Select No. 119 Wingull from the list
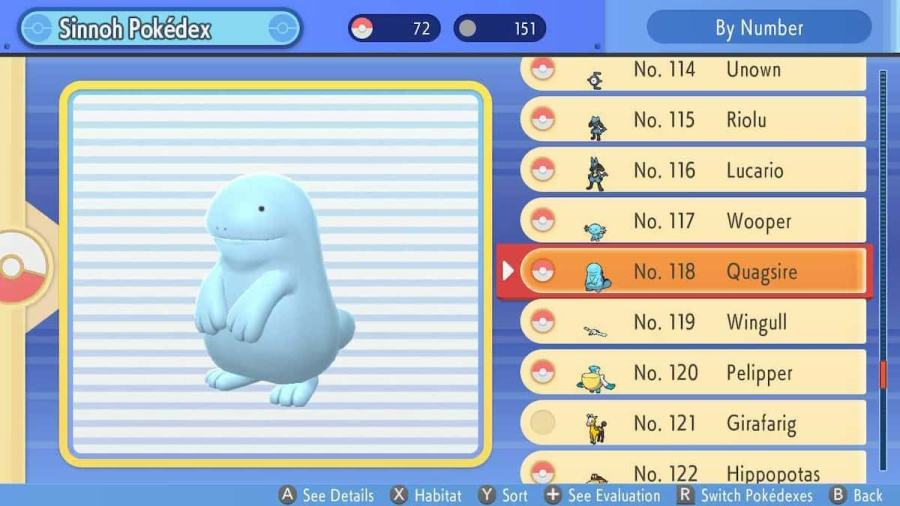 [693, 322]
